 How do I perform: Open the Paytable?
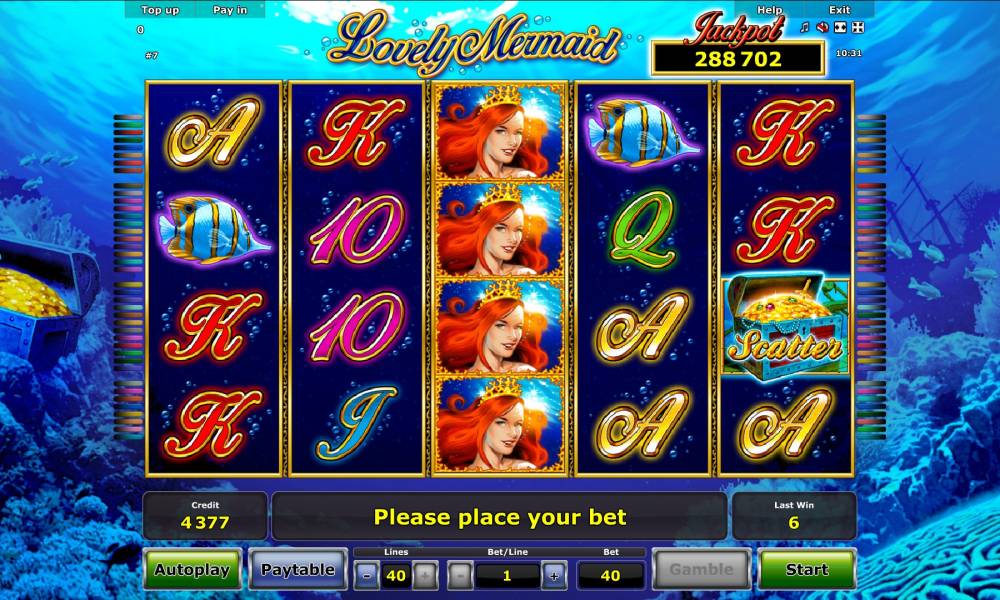pos(297,570)
